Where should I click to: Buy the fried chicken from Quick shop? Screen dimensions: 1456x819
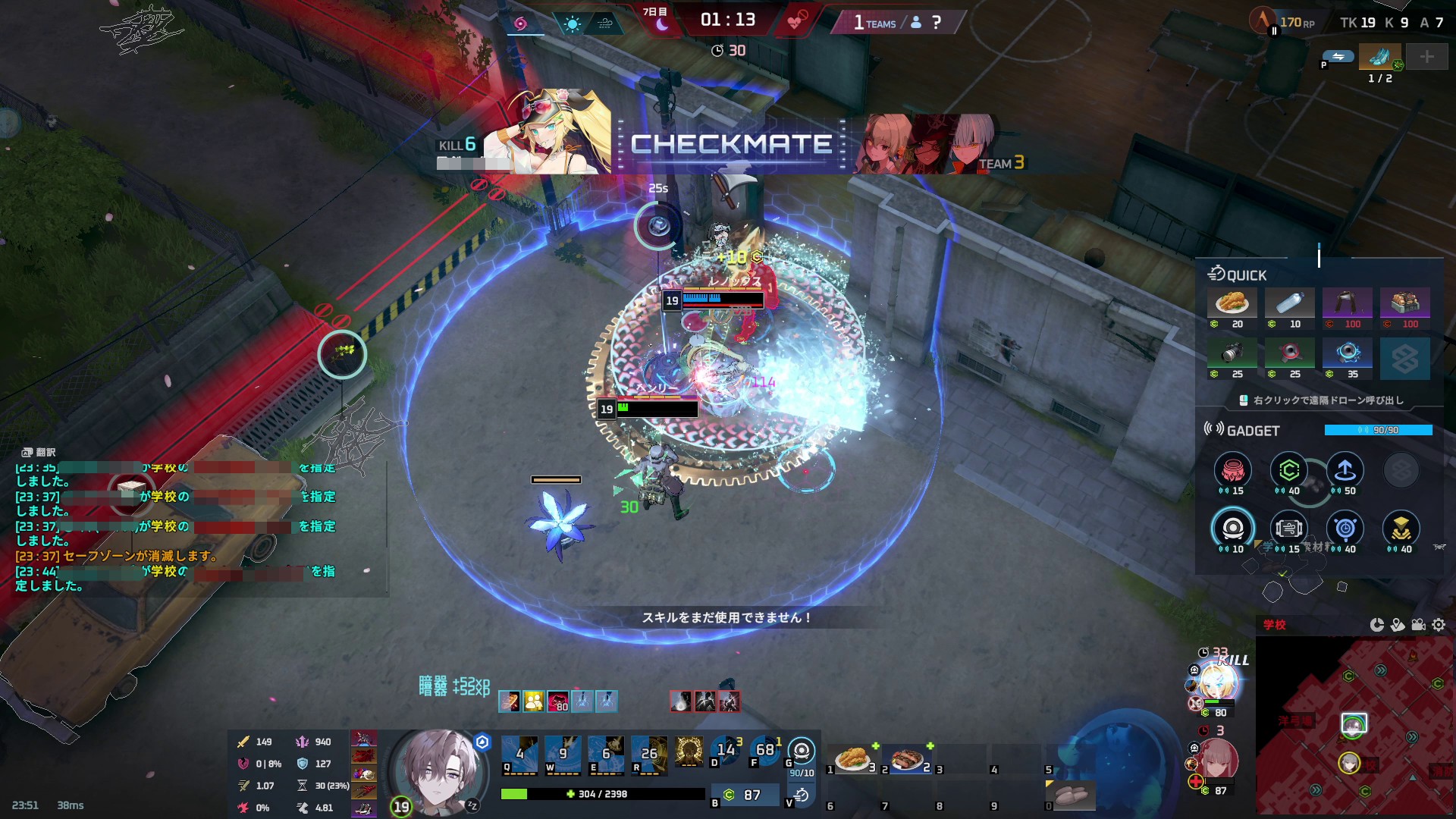click(x=1232, y=303)
